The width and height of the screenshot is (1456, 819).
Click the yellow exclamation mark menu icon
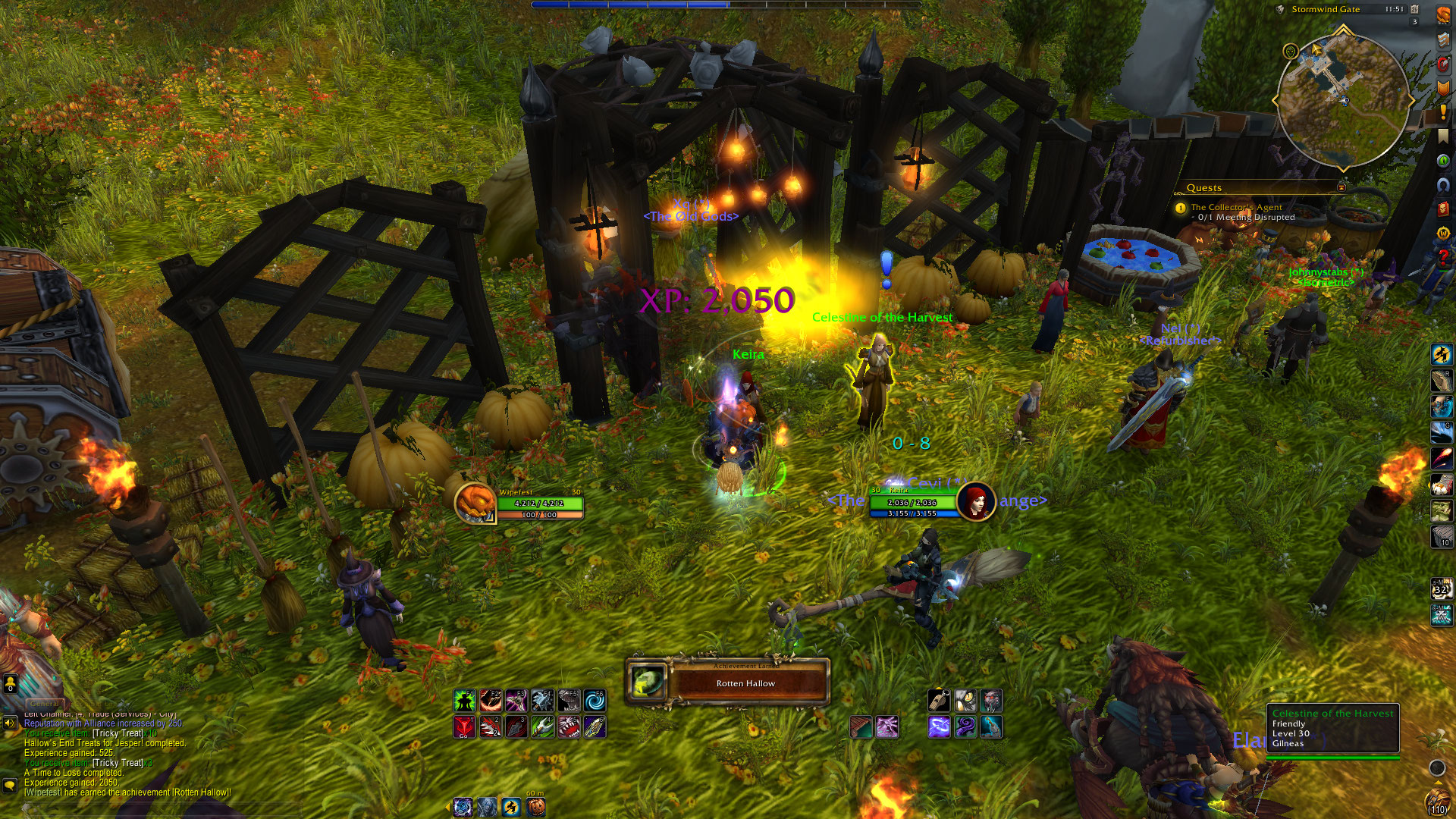coord(1442,112)
